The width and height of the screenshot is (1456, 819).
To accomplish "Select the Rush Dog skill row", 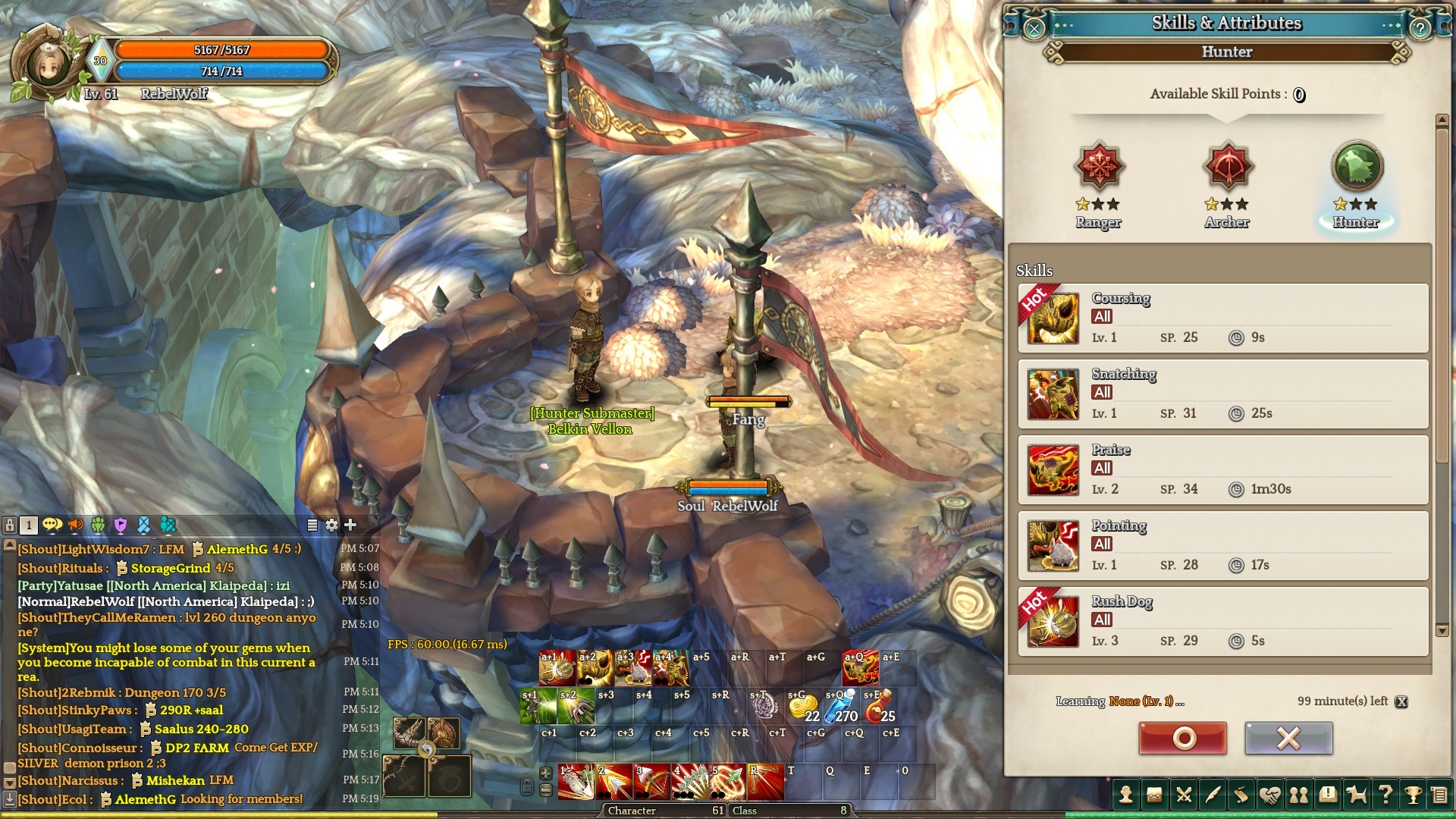I will [x=1222, y=622].
